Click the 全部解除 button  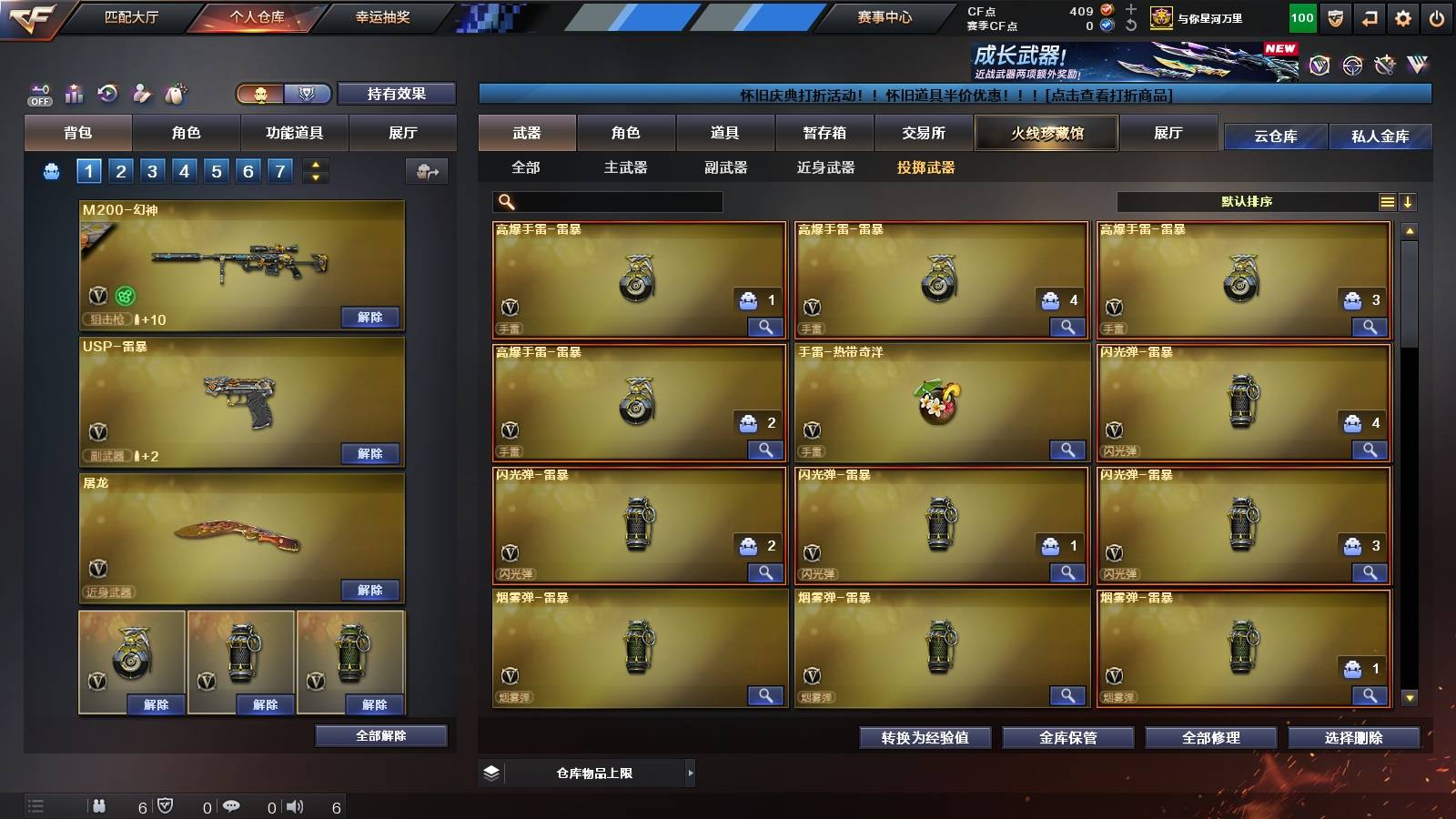pos(380,735)
